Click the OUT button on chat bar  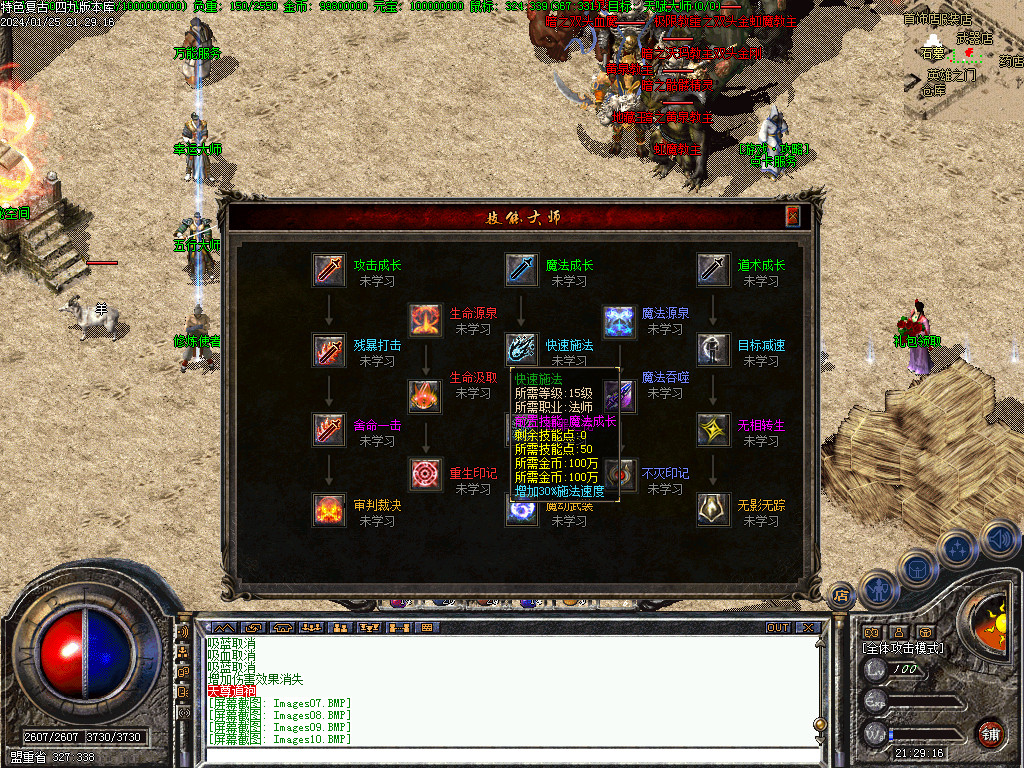click(x=778, y=628)
